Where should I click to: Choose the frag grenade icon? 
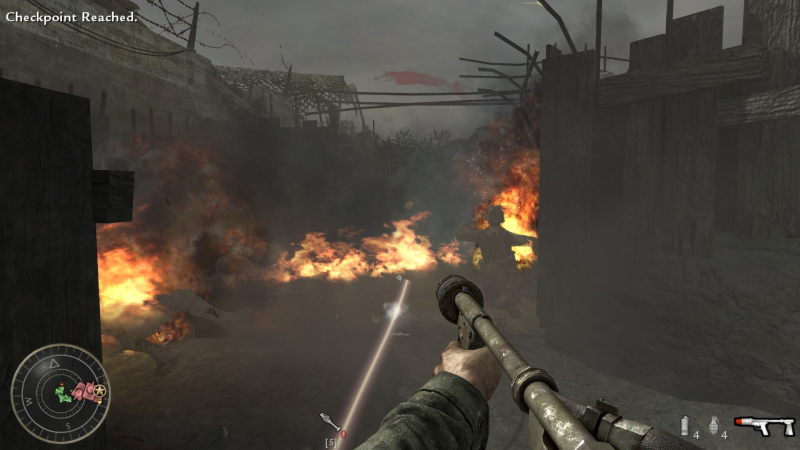point(713,426)
